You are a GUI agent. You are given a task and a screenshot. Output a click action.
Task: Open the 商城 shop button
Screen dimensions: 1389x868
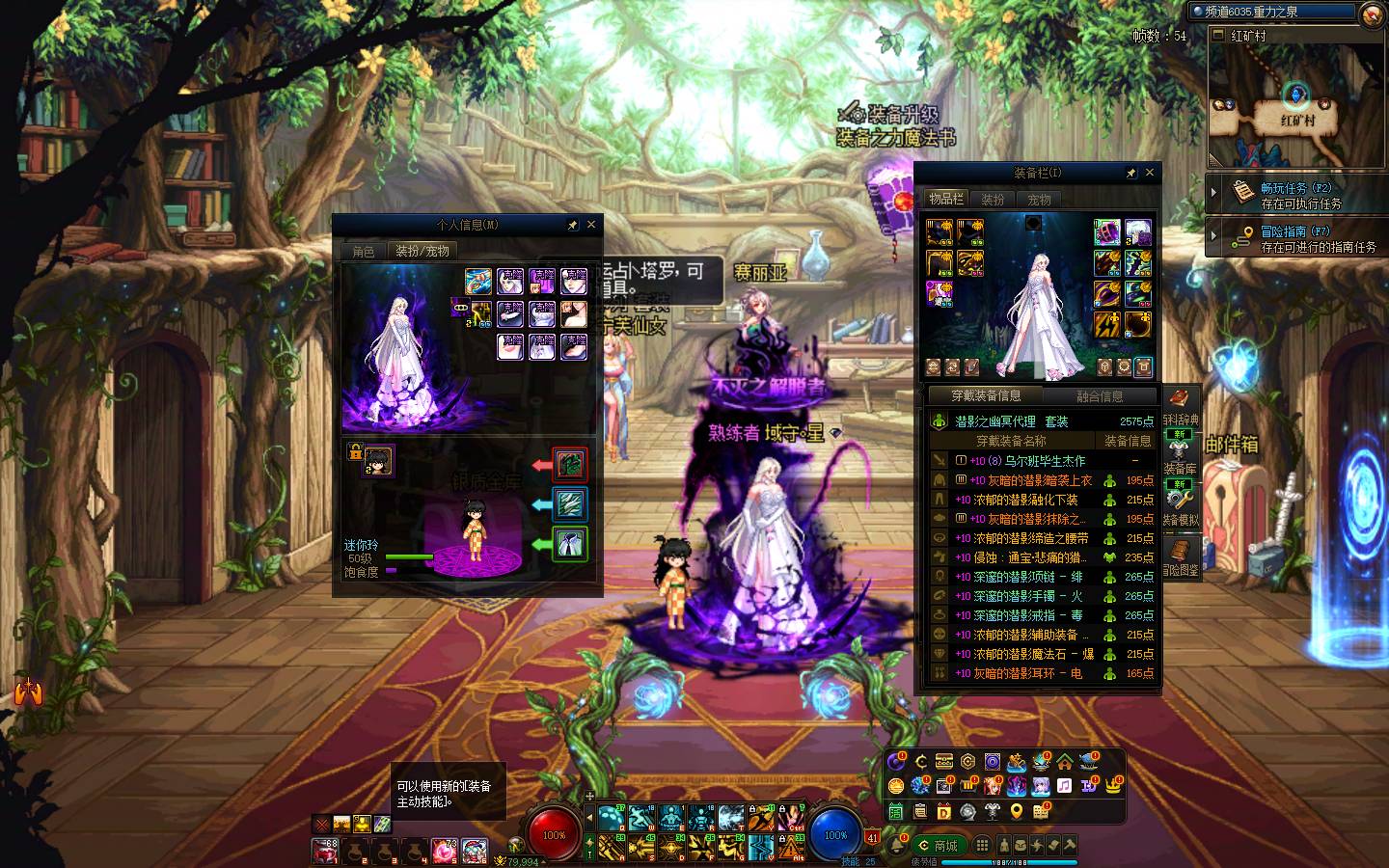pos(939,846)
